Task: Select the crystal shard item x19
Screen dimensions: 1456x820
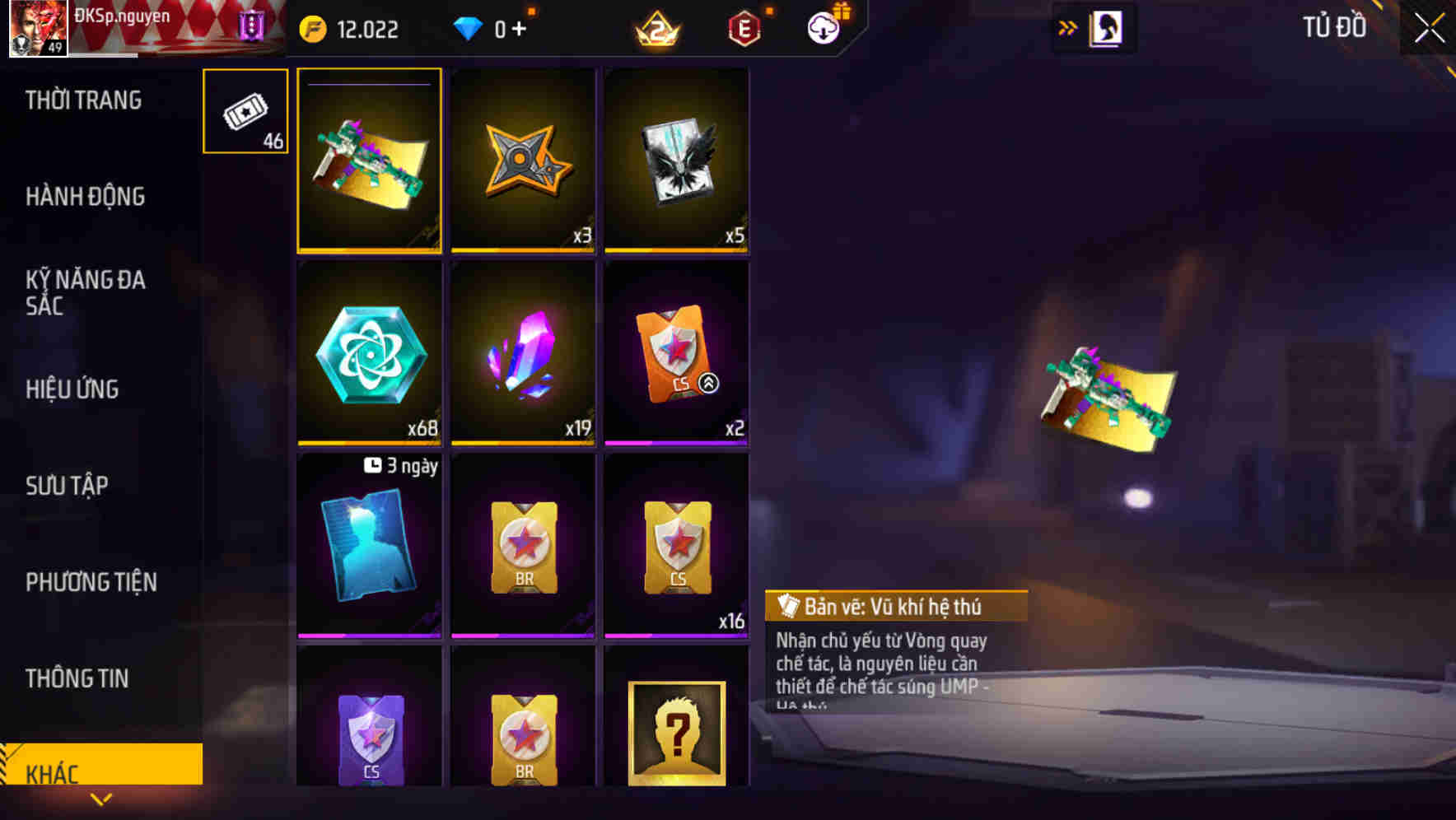Action: click(x=522, y=354)
